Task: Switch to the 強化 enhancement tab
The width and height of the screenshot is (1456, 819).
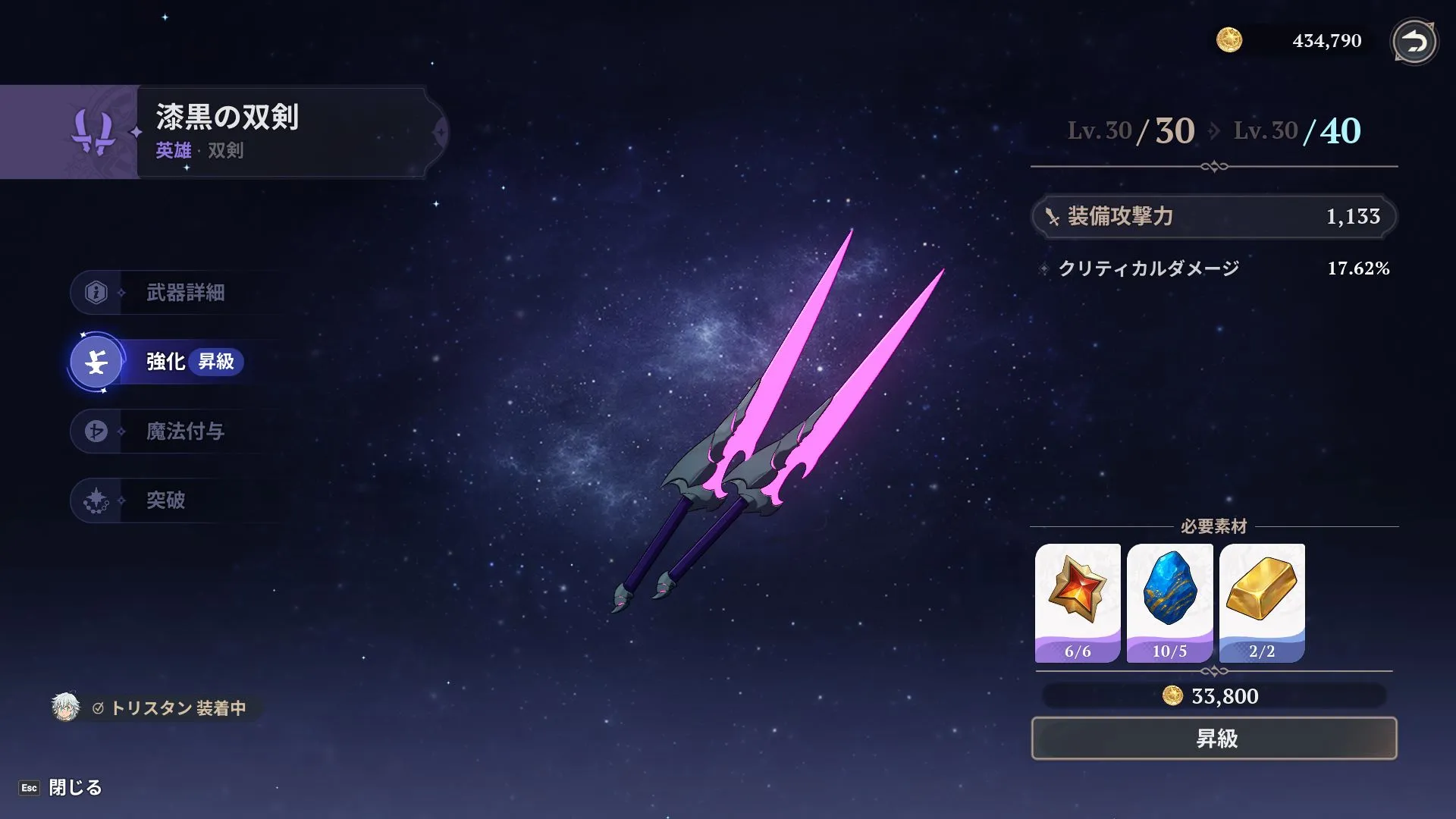Action: pos(164,362)
